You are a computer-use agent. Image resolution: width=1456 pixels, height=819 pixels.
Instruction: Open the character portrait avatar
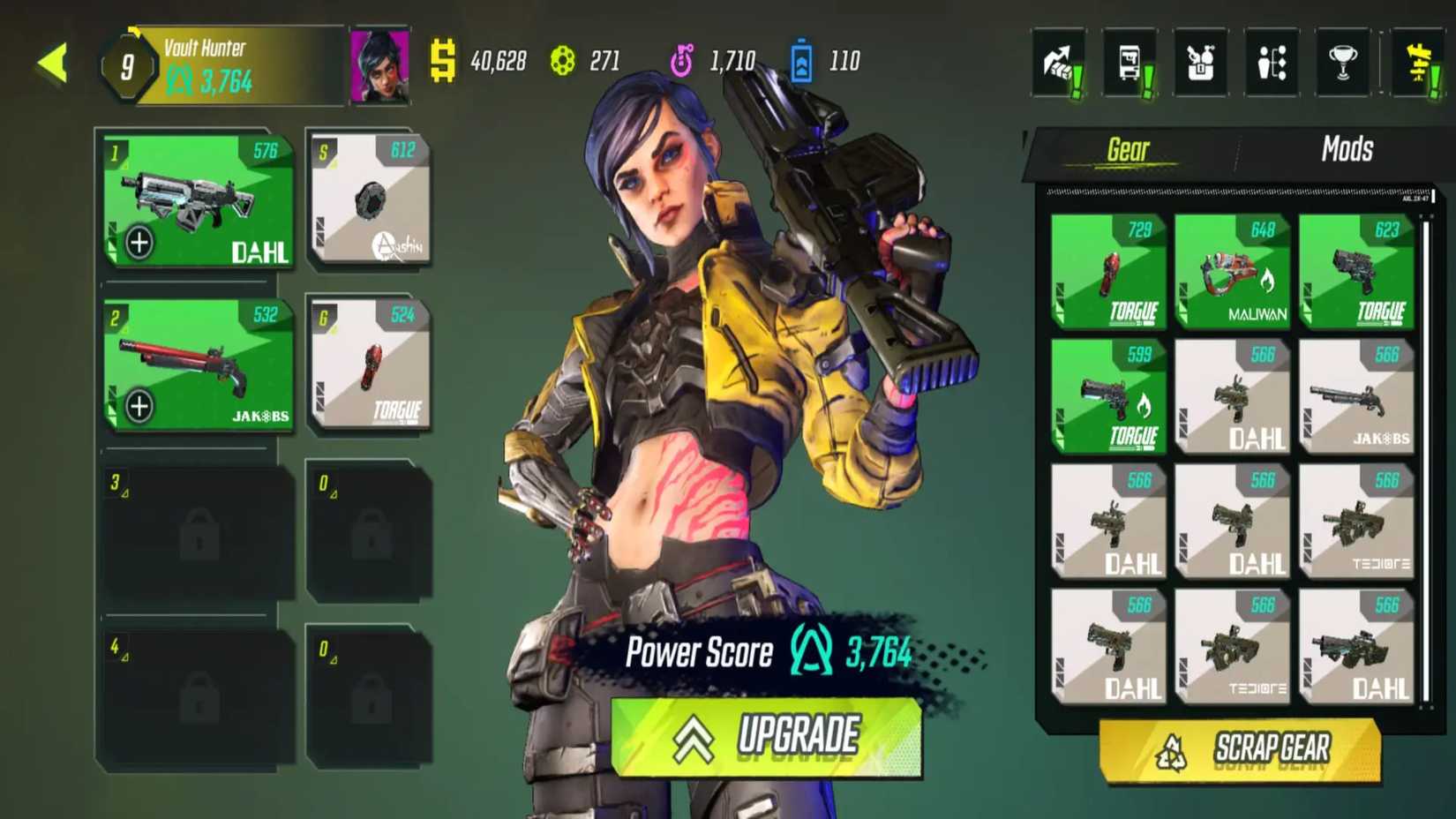point(381,67)
